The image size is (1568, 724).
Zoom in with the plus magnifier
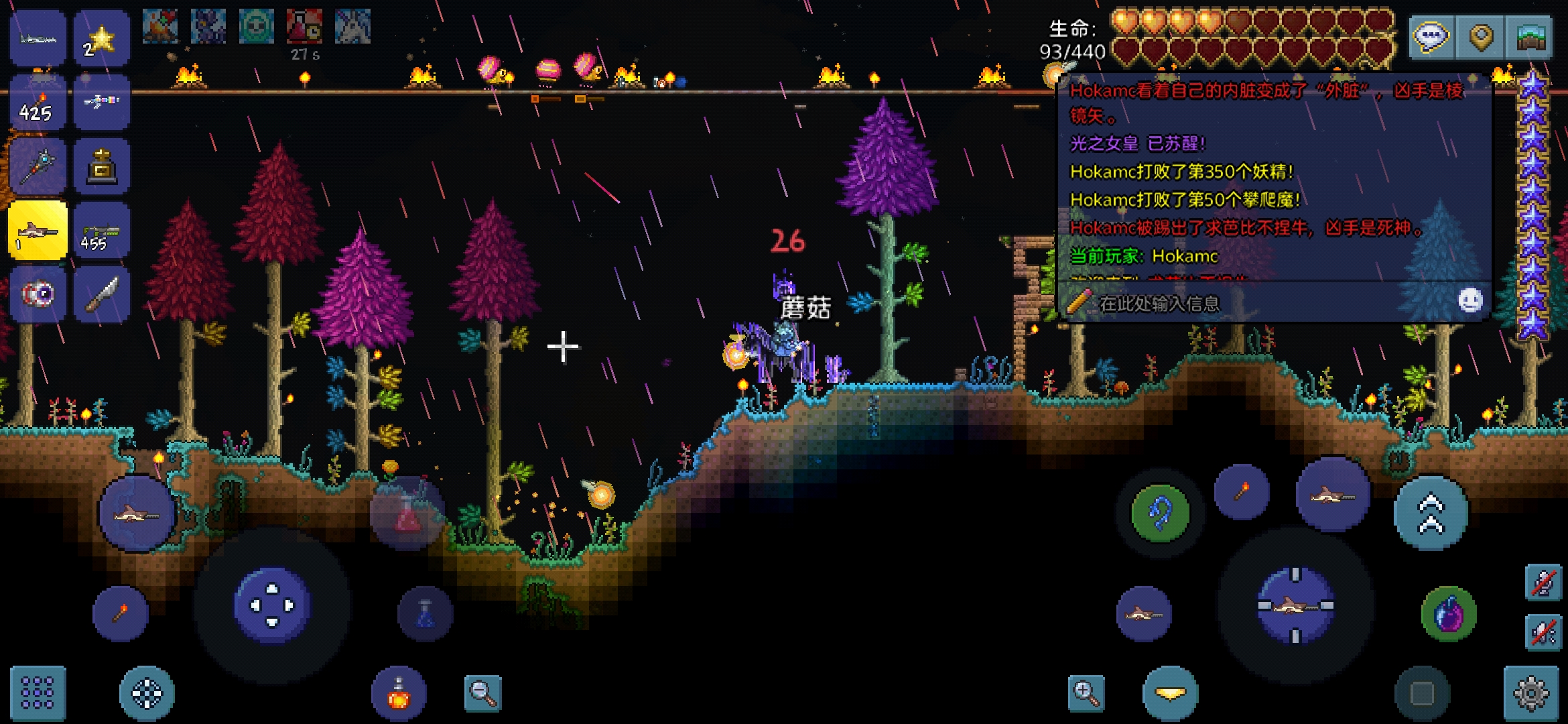coord(1086,693)
